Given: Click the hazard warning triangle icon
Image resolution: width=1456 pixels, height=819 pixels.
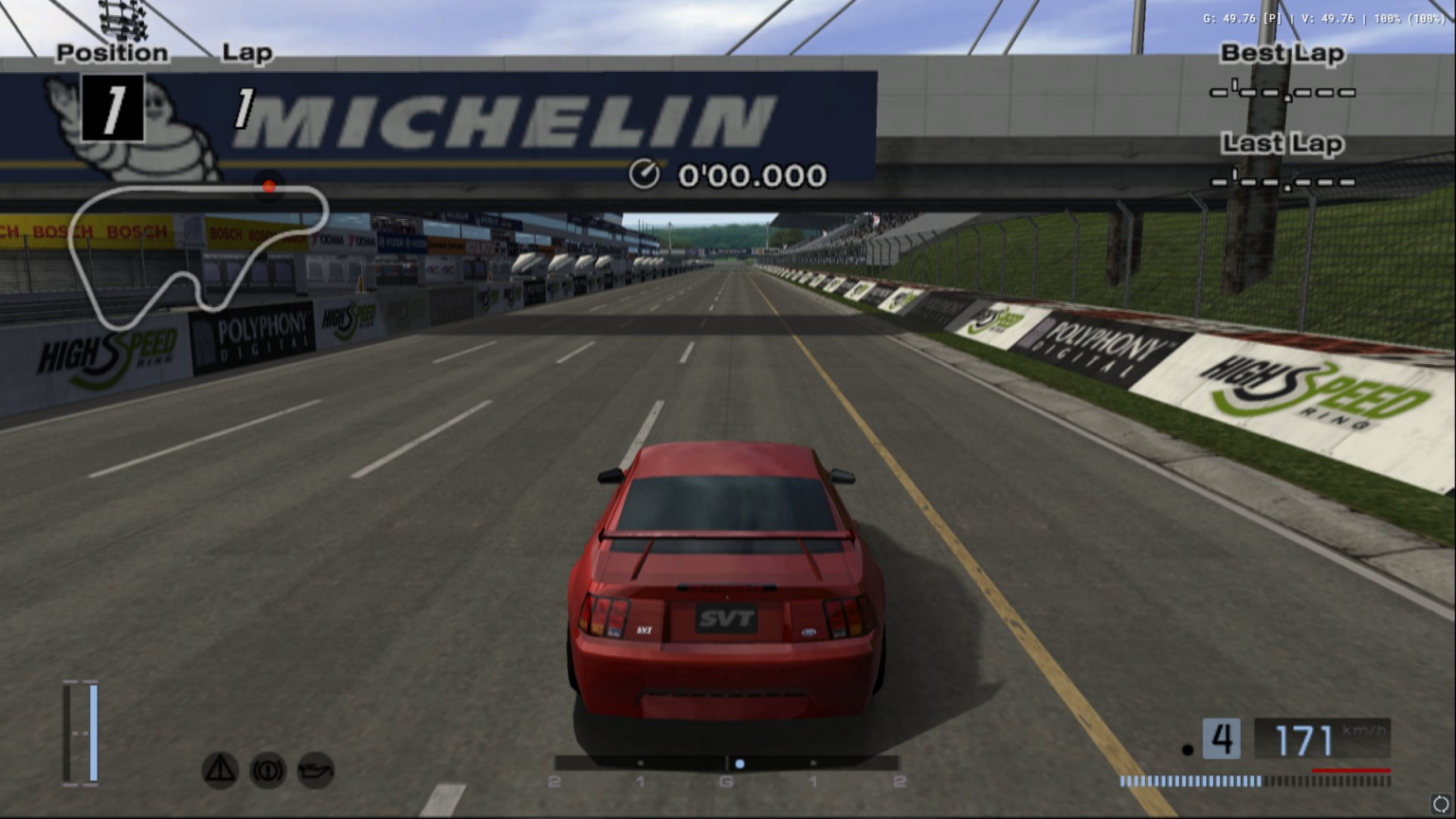Looking at the screenshot, I should (219, 771).
